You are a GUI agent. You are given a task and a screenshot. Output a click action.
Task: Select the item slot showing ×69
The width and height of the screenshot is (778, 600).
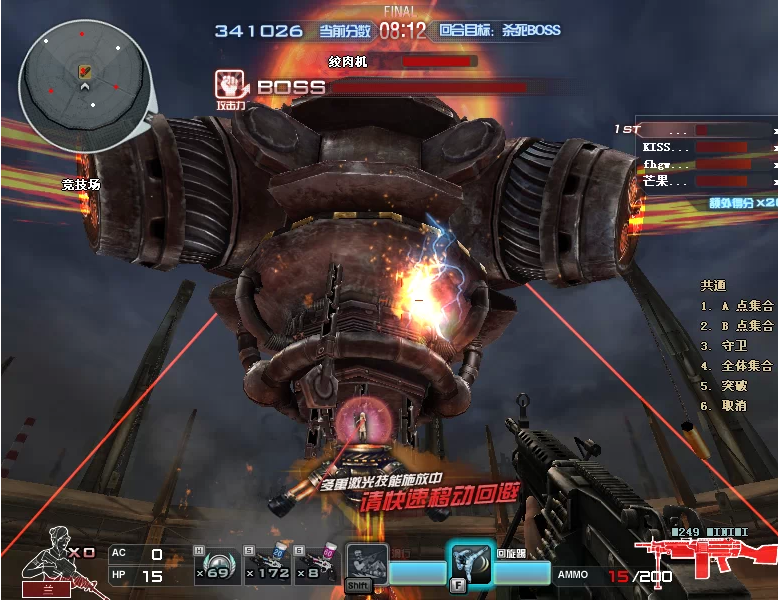click(x=212, y=565)
